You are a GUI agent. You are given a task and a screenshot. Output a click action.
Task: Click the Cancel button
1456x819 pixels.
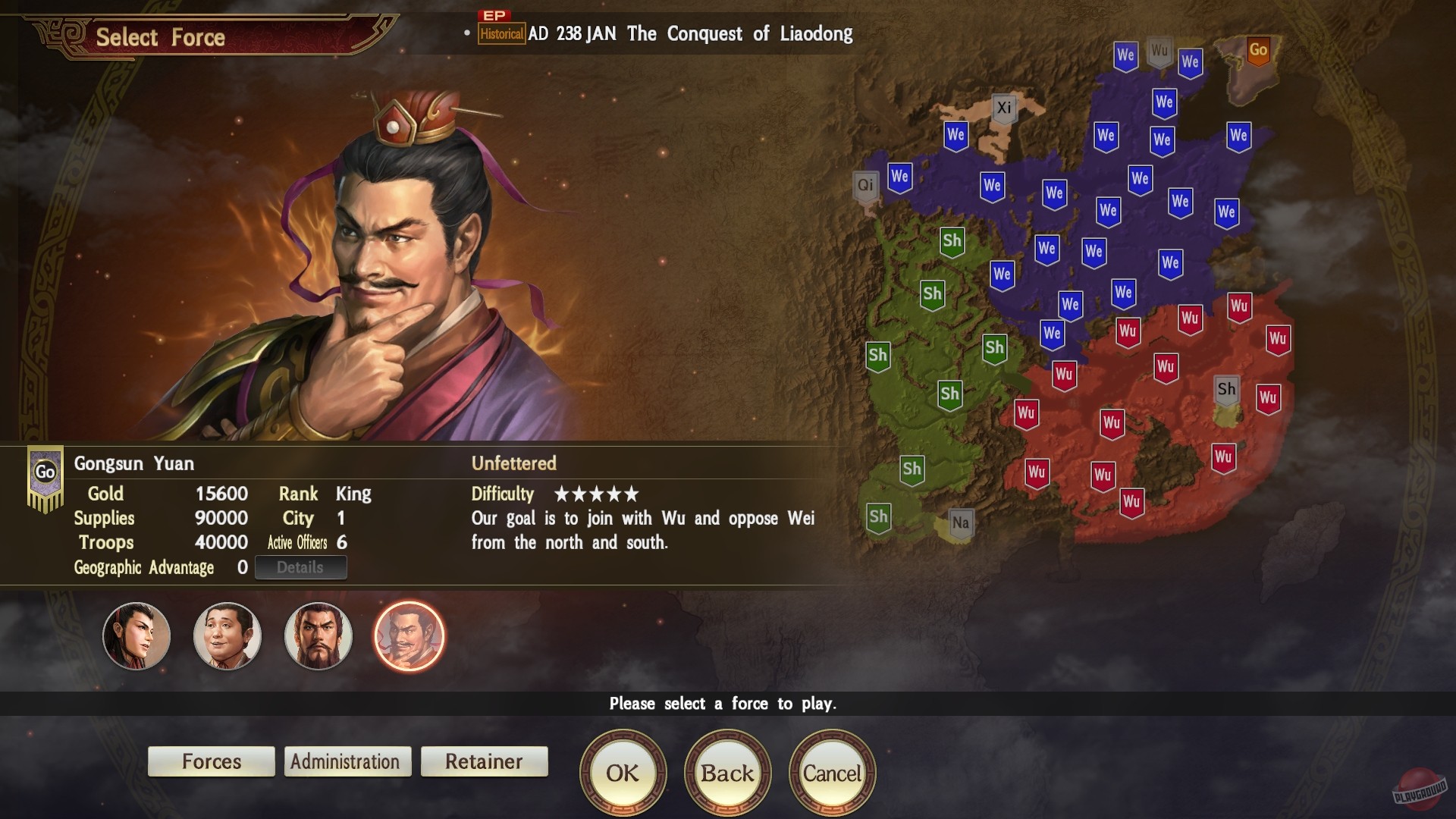click(x=832, y=772)
